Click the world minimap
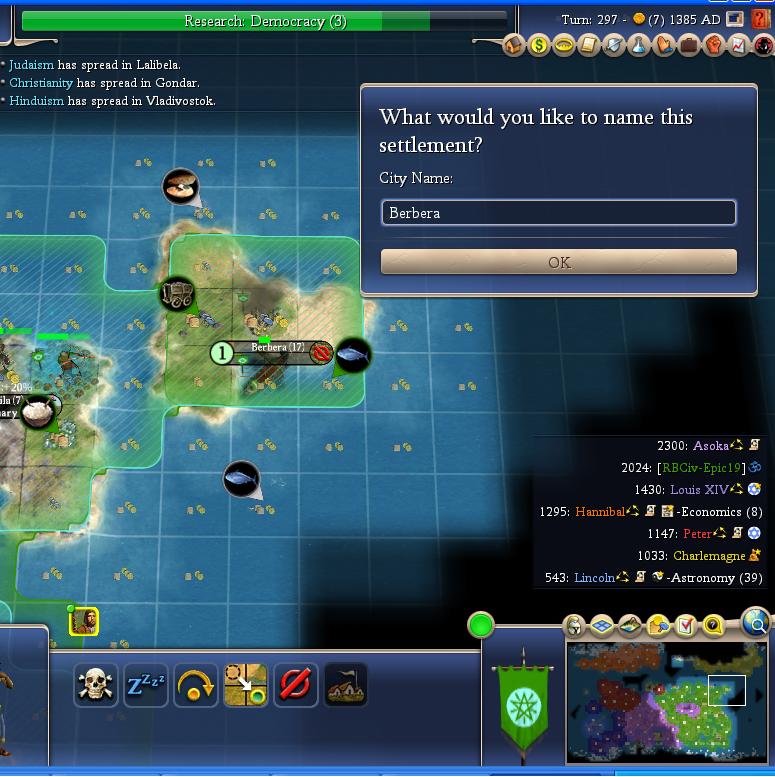This screenshot has height=777, width=775. (666, 701)
